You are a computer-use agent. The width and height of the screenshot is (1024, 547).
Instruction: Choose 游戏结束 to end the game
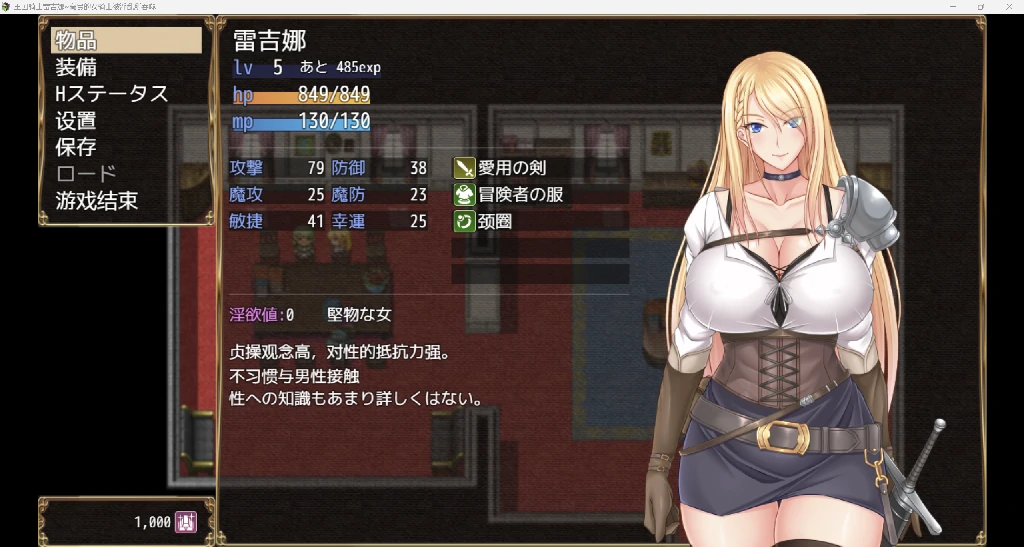coord(126,201)
